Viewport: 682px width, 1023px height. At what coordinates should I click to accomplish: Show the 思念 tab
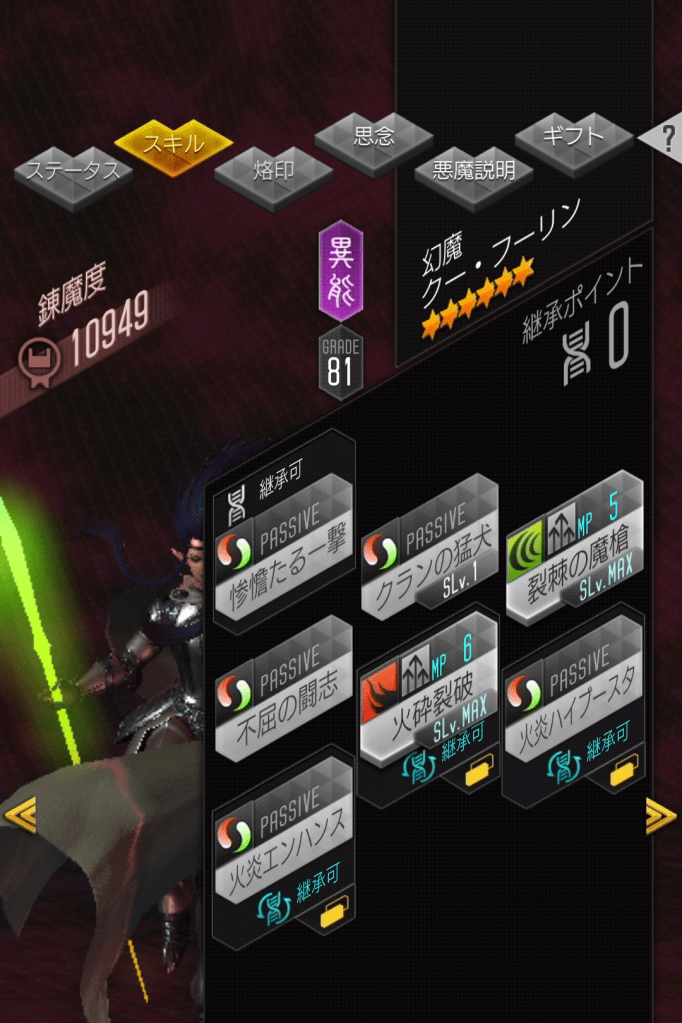point(374,138)
